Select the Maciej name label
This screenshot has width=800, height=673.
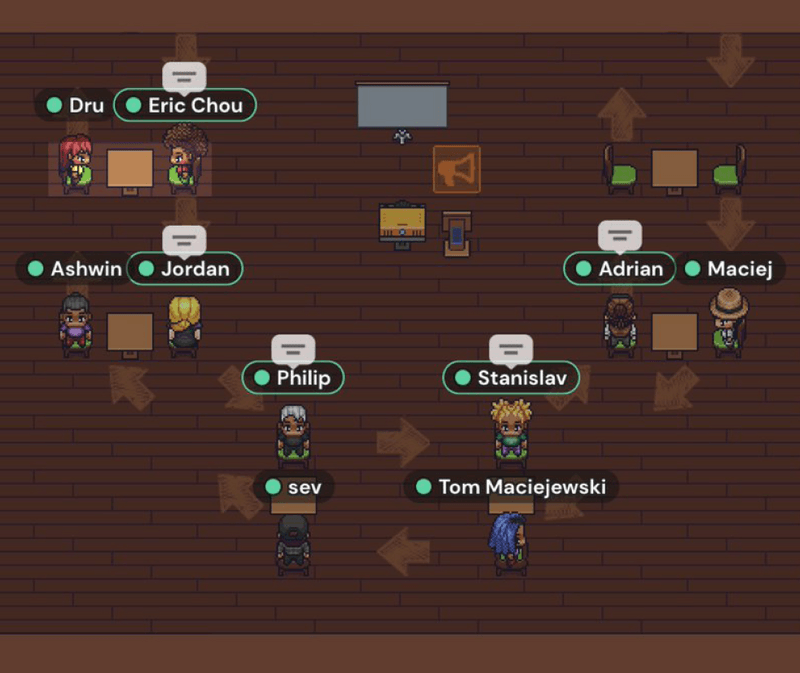coord(728,268)
